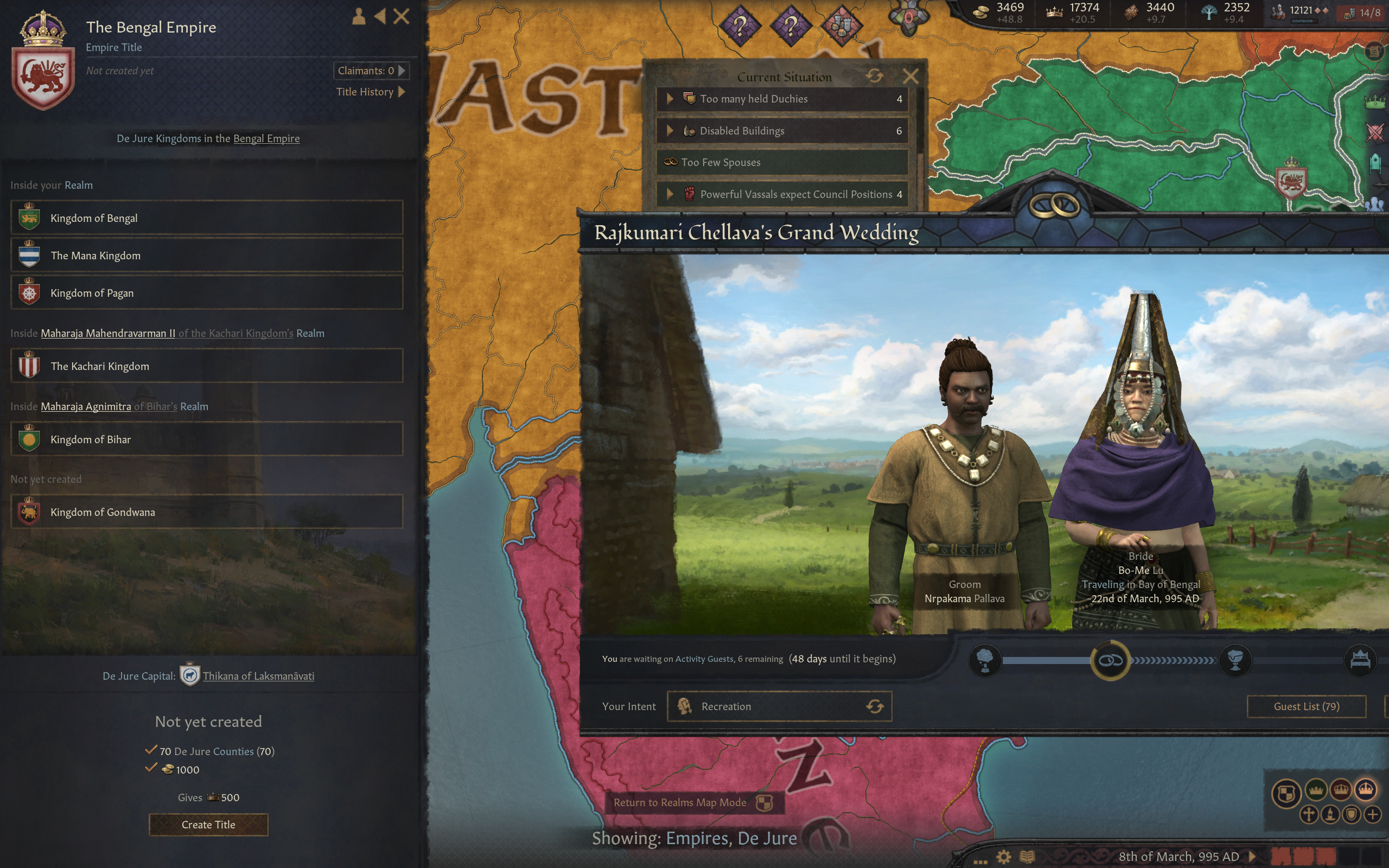Reveal extra map modes with the plus icon
Viewport: 1389px width, 868px height.
(1373, 815)
